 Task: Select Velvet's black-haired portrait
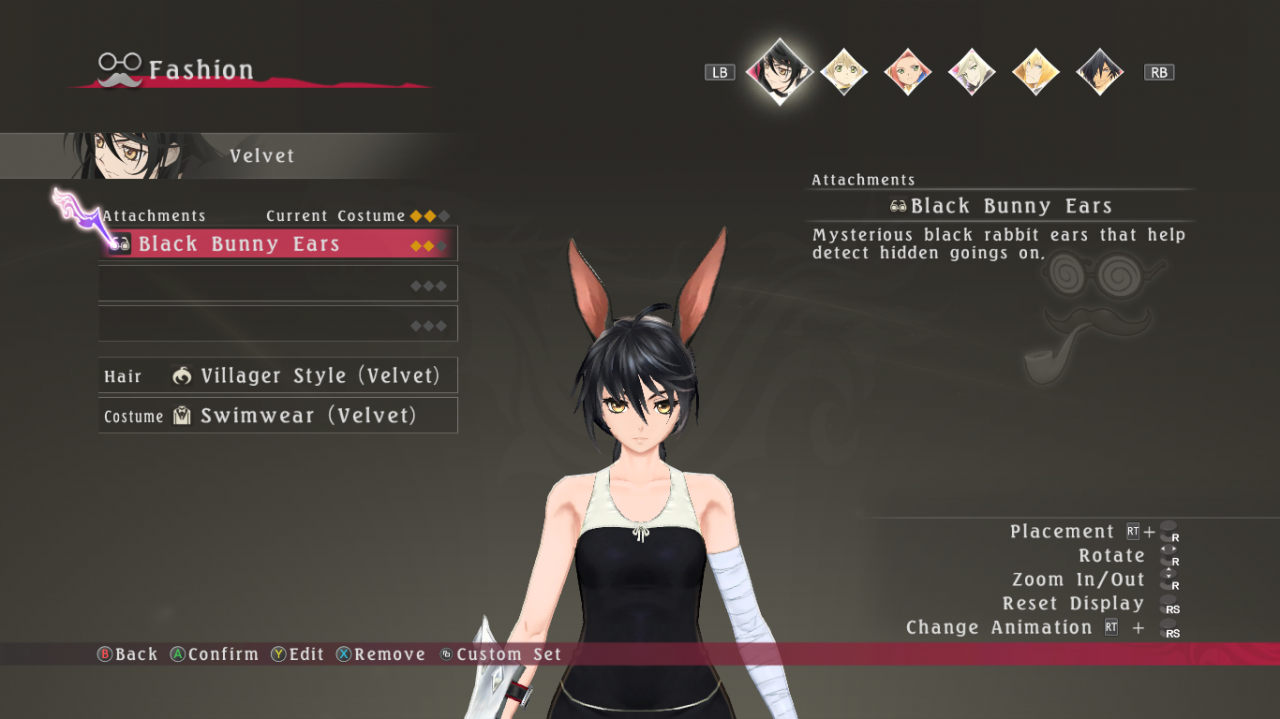click(779, 70)
